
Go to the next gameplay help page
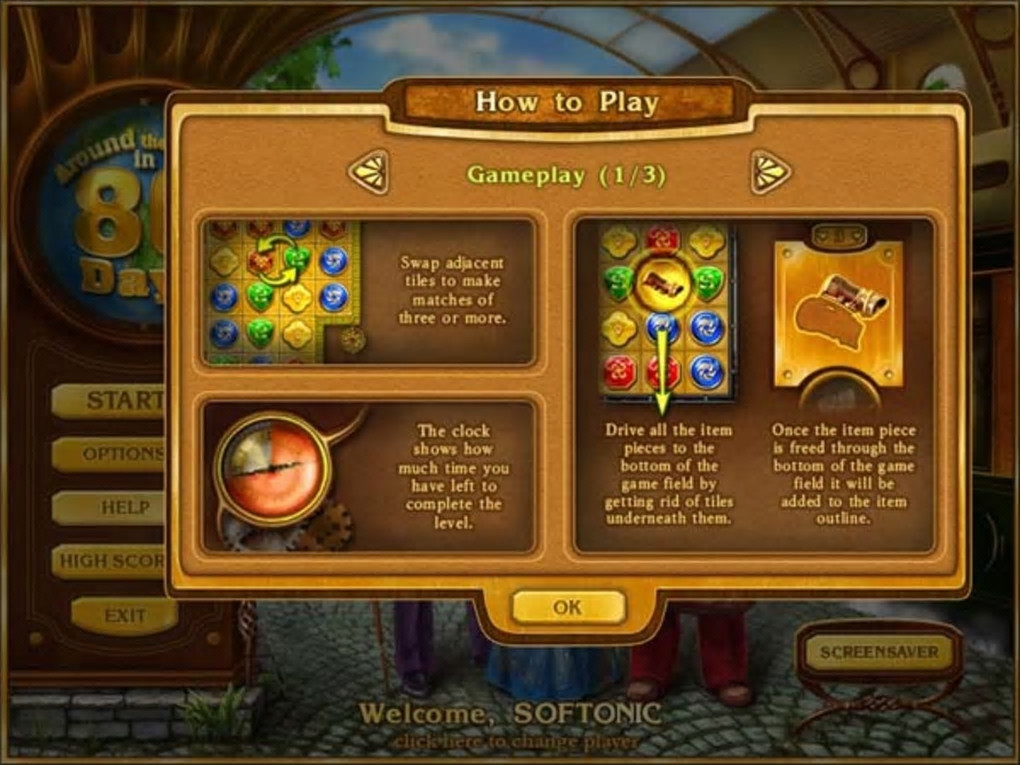[x=770, y=172]
